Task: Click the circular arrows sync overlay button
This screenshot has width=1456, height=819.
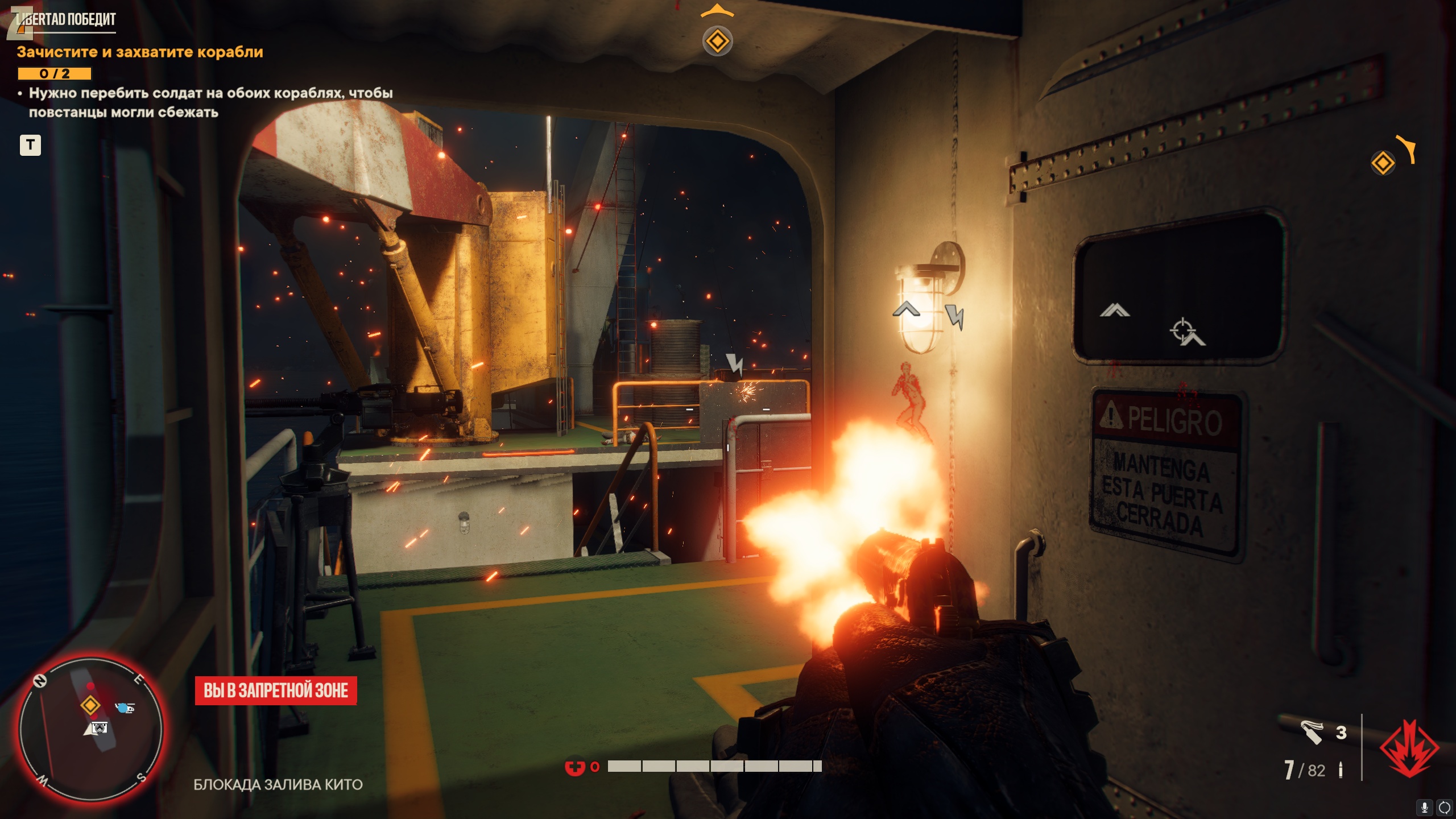Action: pos(1444,807)
